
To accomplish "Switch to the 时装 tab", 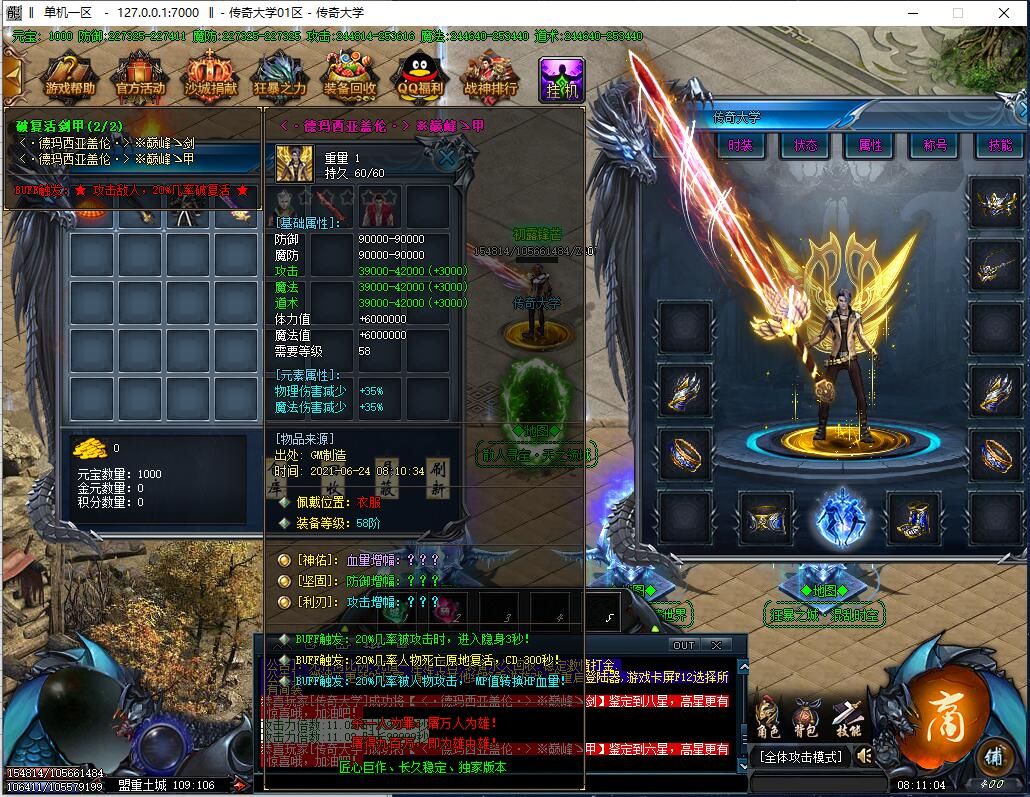I will click(x=741, y=145).
